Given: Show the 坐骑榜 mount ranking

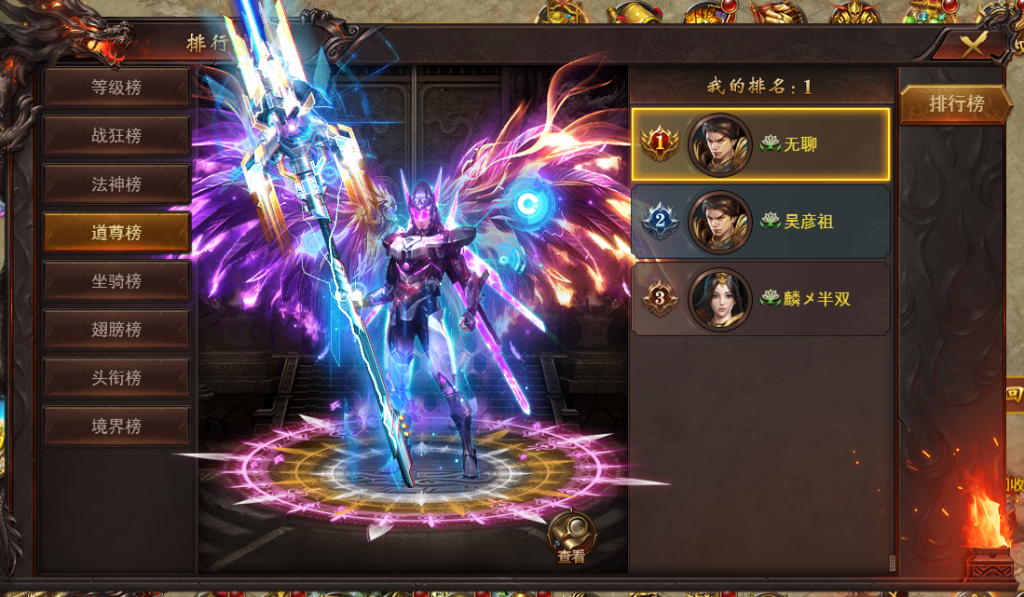Looking at the screenshot, I should (116, 281).
